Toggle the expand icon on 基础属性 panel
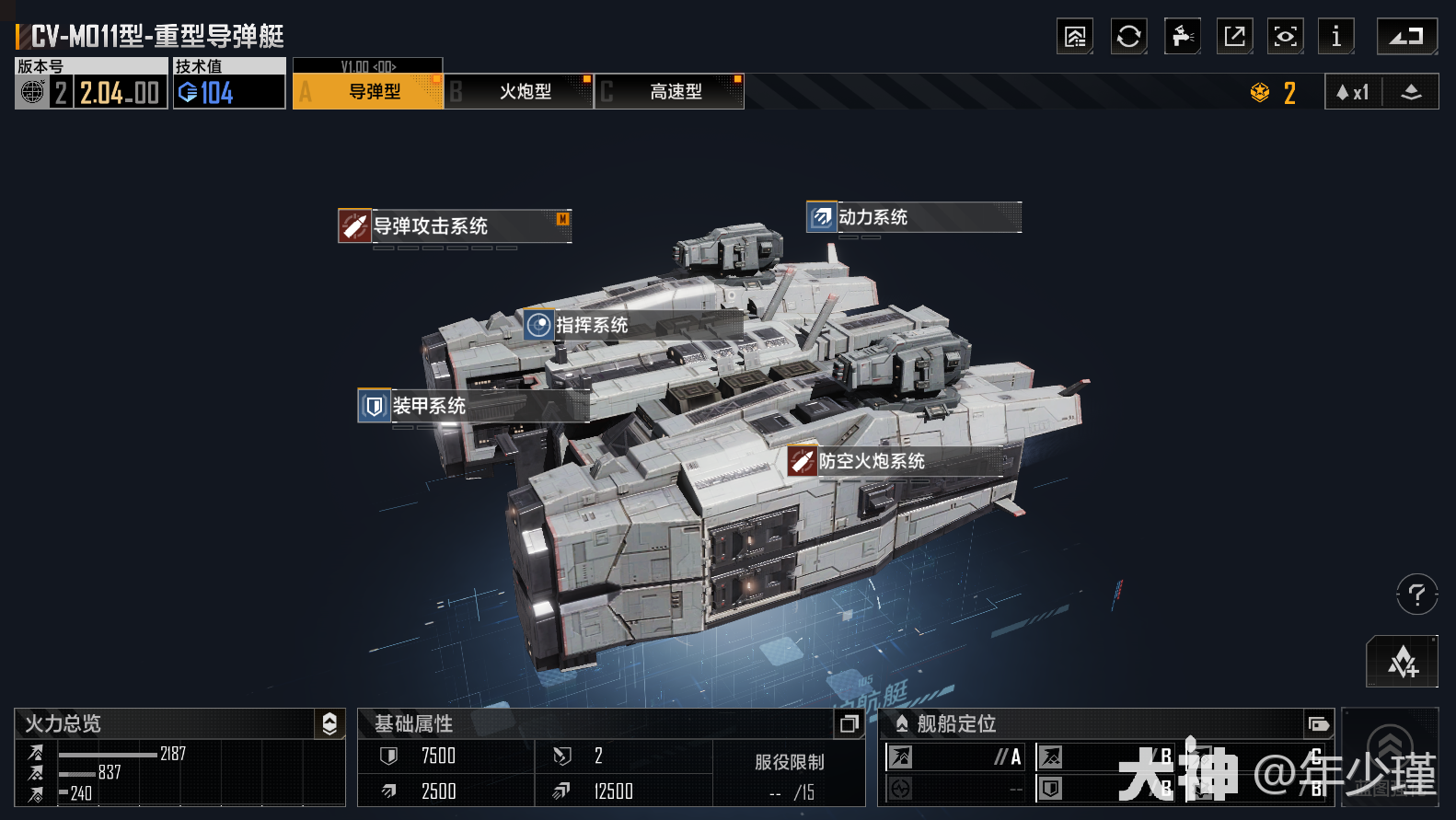This screenshot has width=1456, height=820. click(x=849, y=724)
